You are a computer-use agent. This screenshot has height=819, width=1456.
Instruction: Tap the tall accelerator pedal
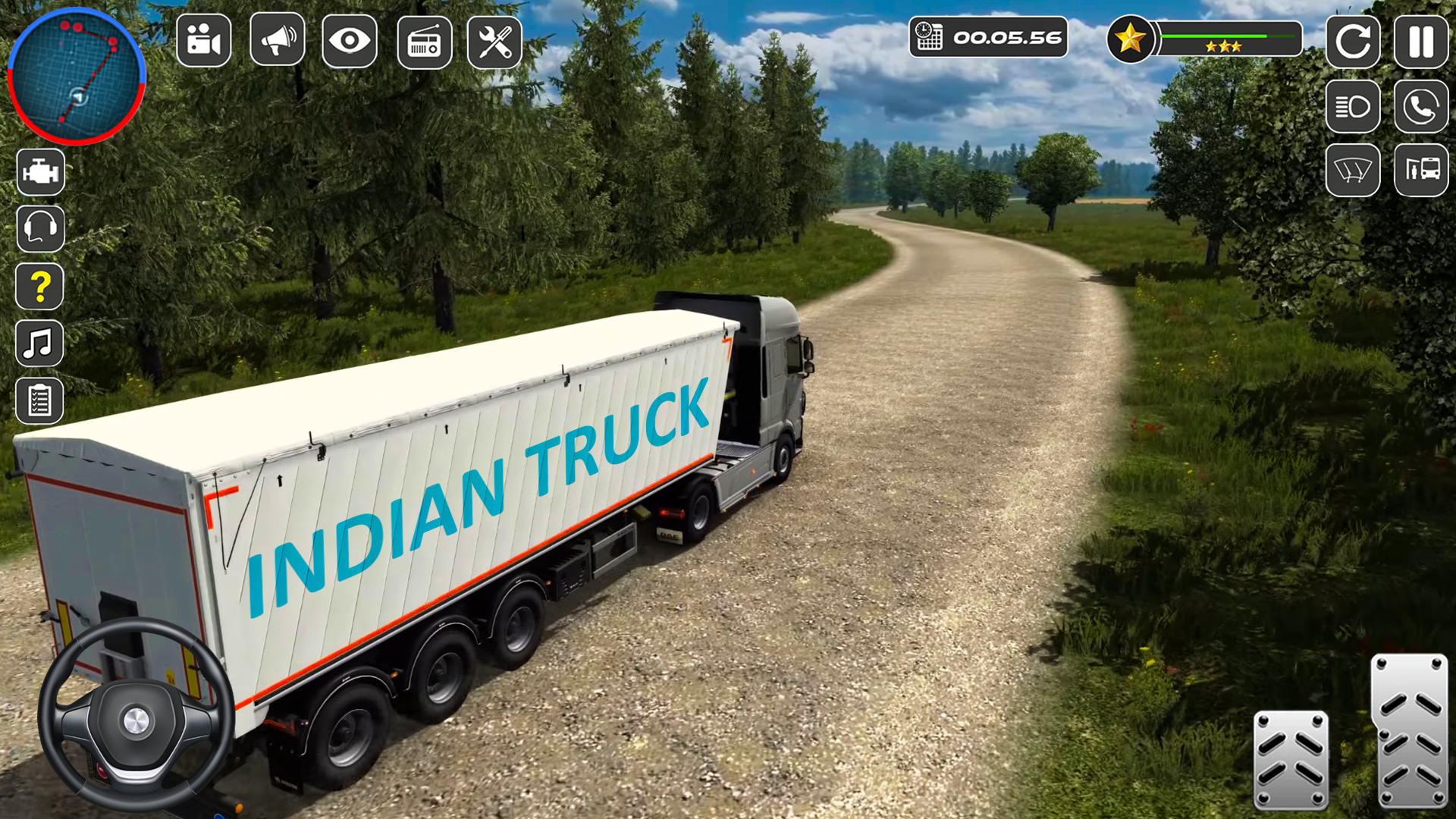point(1410,731)
